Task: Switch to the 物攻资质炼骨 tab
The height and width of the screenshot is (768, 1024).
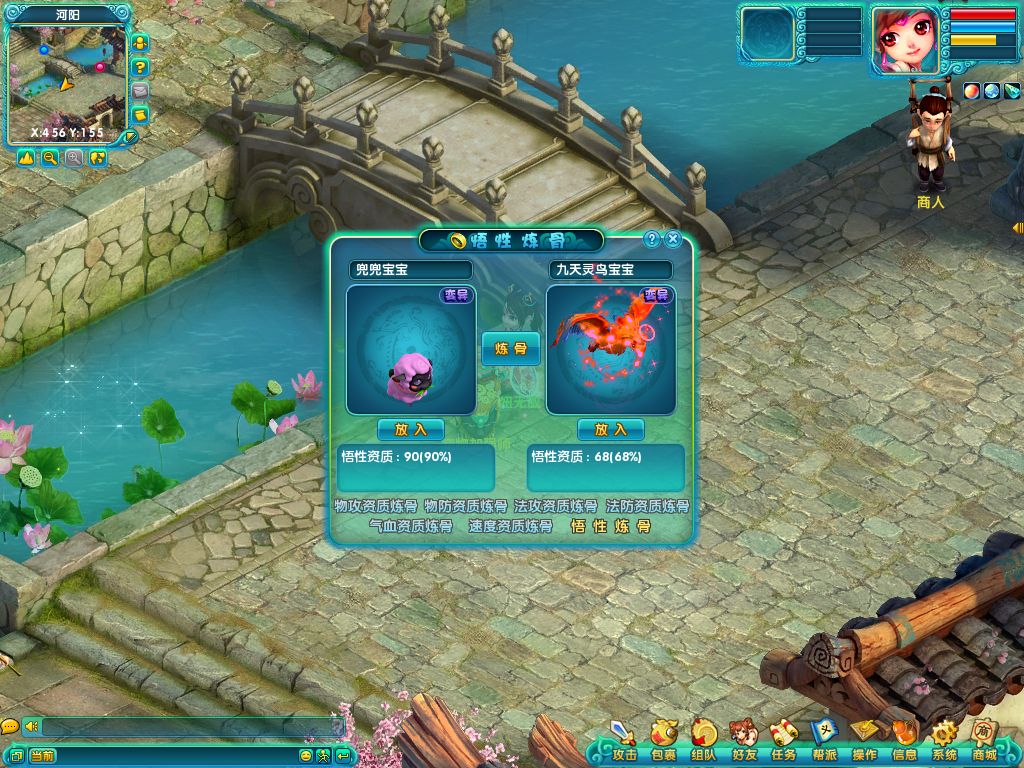Action: point(376,507)
